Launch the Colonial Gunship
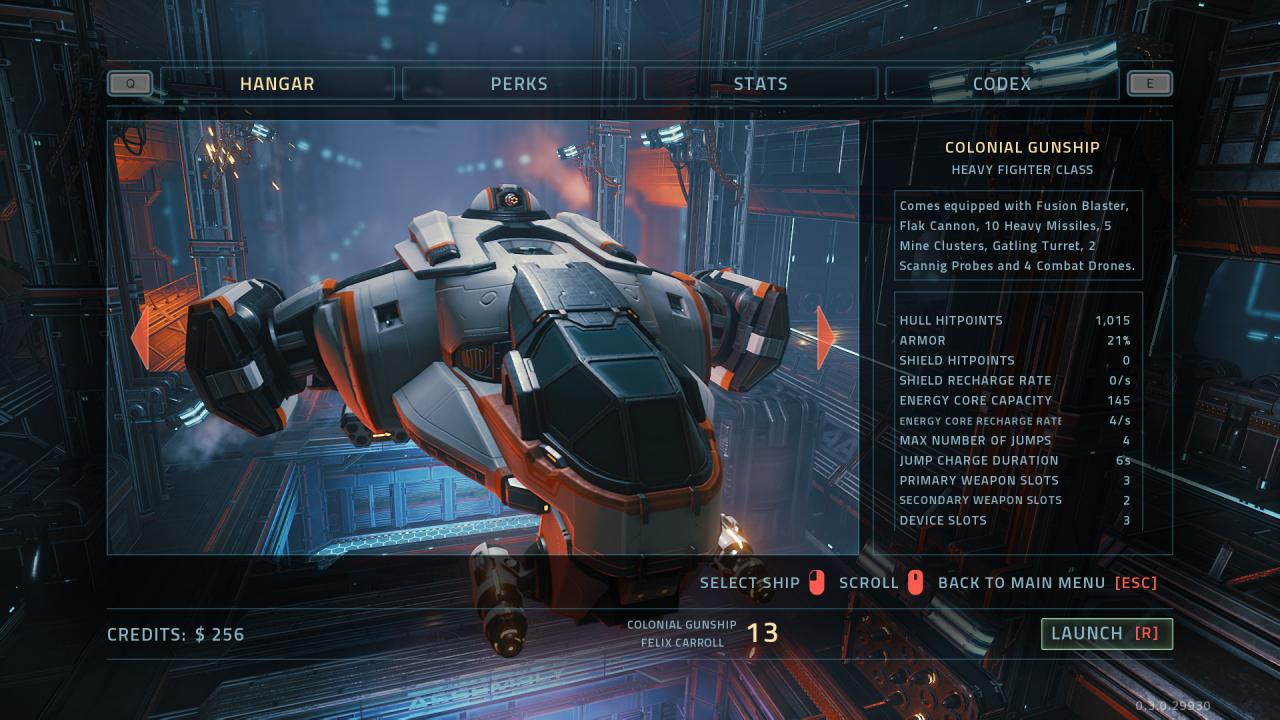Screen dimensions: 1280x720 point(1106,633)
